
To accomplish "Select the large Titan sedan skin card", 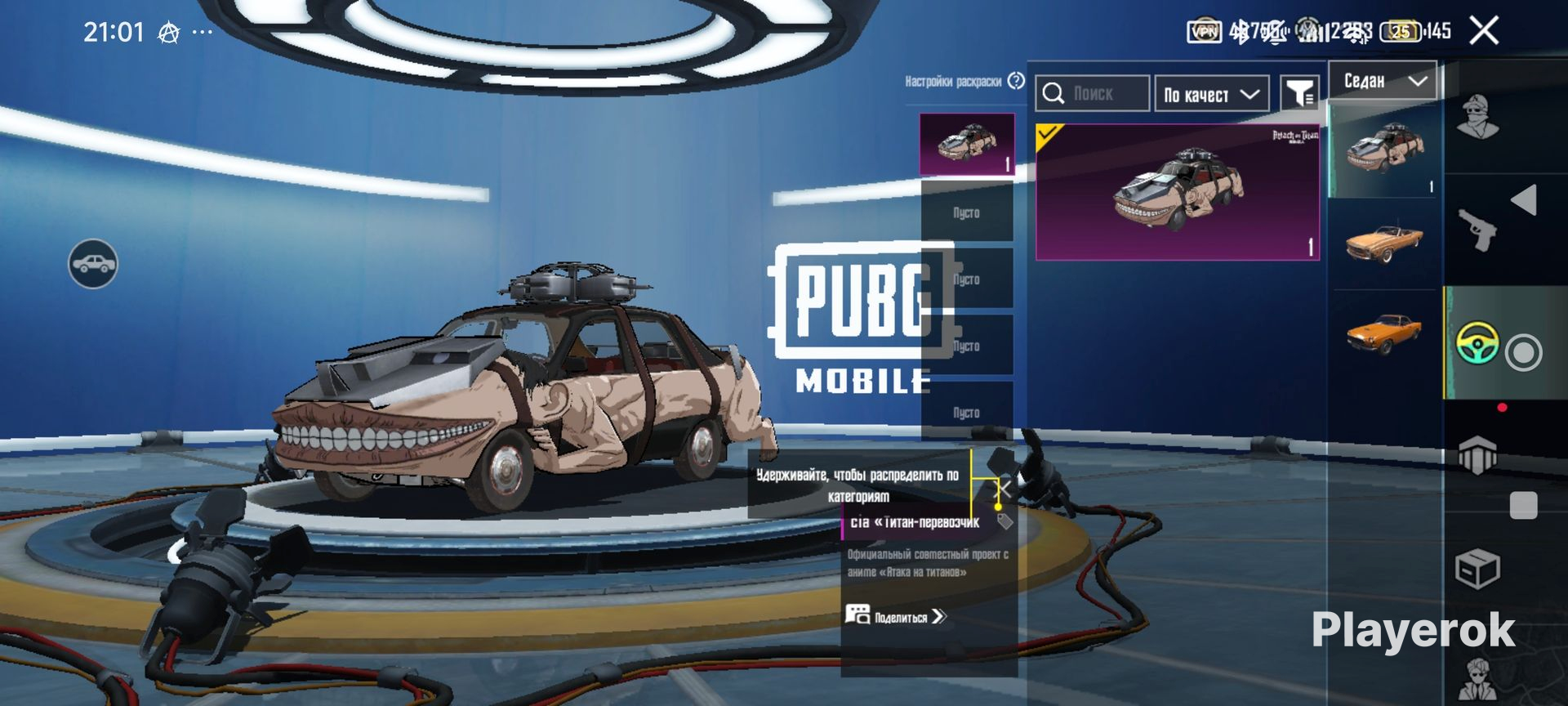I will (1177, 193).
